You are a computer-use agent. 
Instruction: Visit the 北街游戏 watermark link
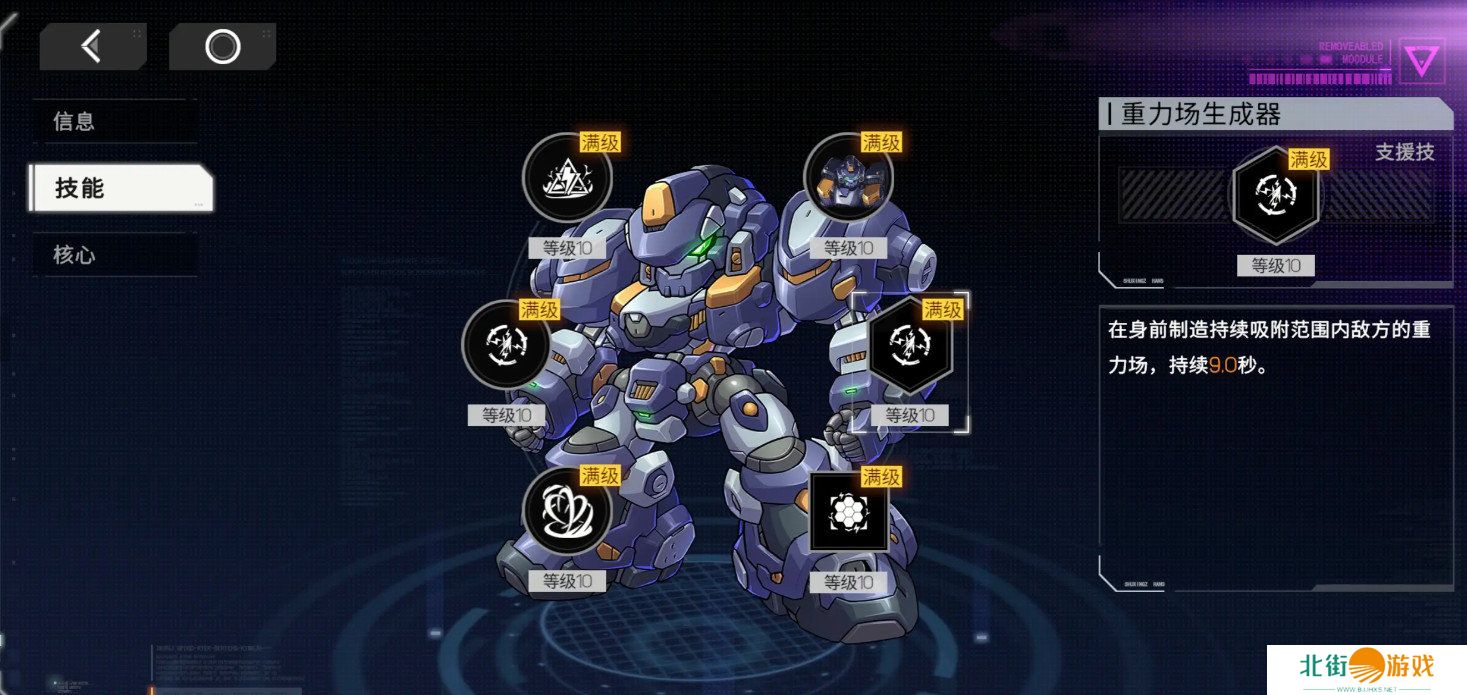tap(1365, 668)
